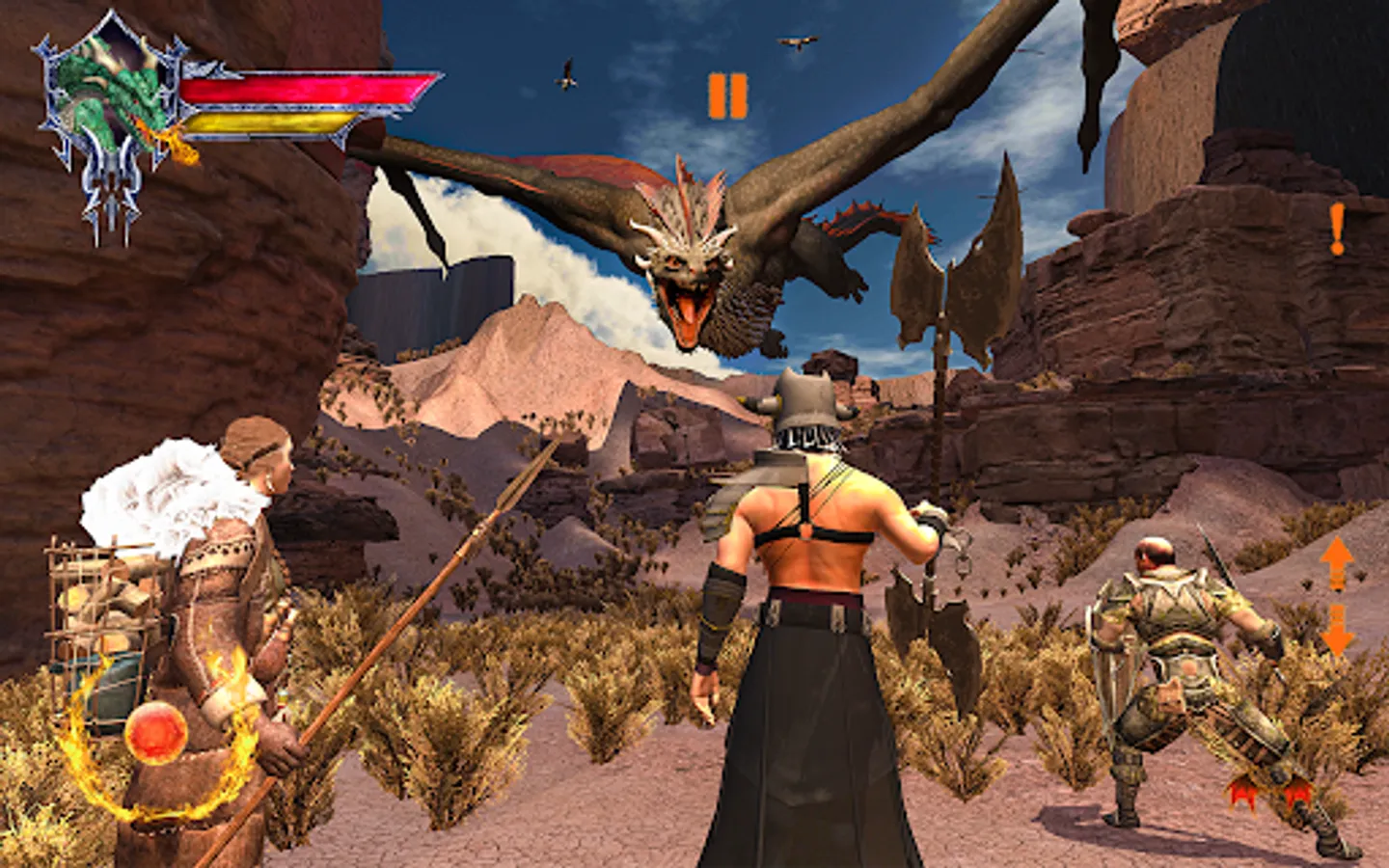Descend using the orange down arrow
Screen dimensions: 1389x868
[x=1337, y=630]
